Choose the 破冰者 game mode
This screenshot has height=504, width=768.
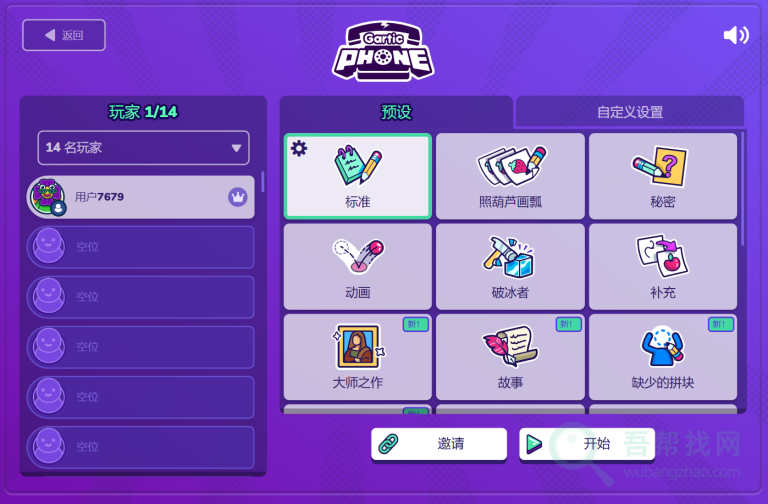510,267
